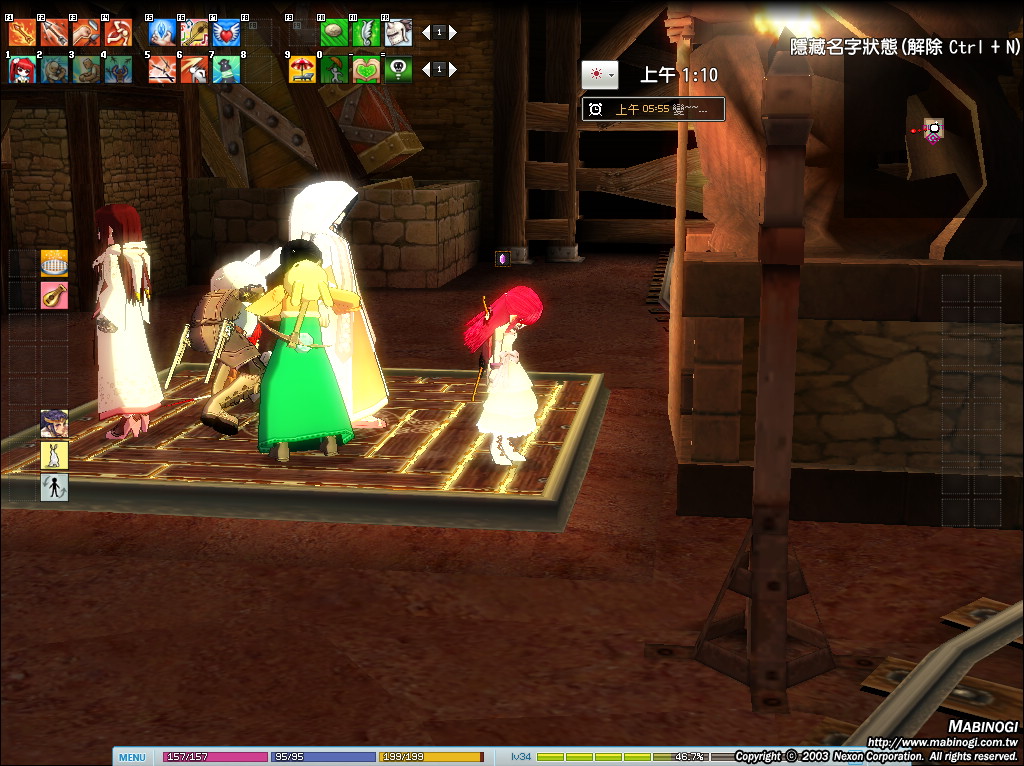Open the MENU button
Viewport: 1024px width, 766px height.
click(132, 757)
